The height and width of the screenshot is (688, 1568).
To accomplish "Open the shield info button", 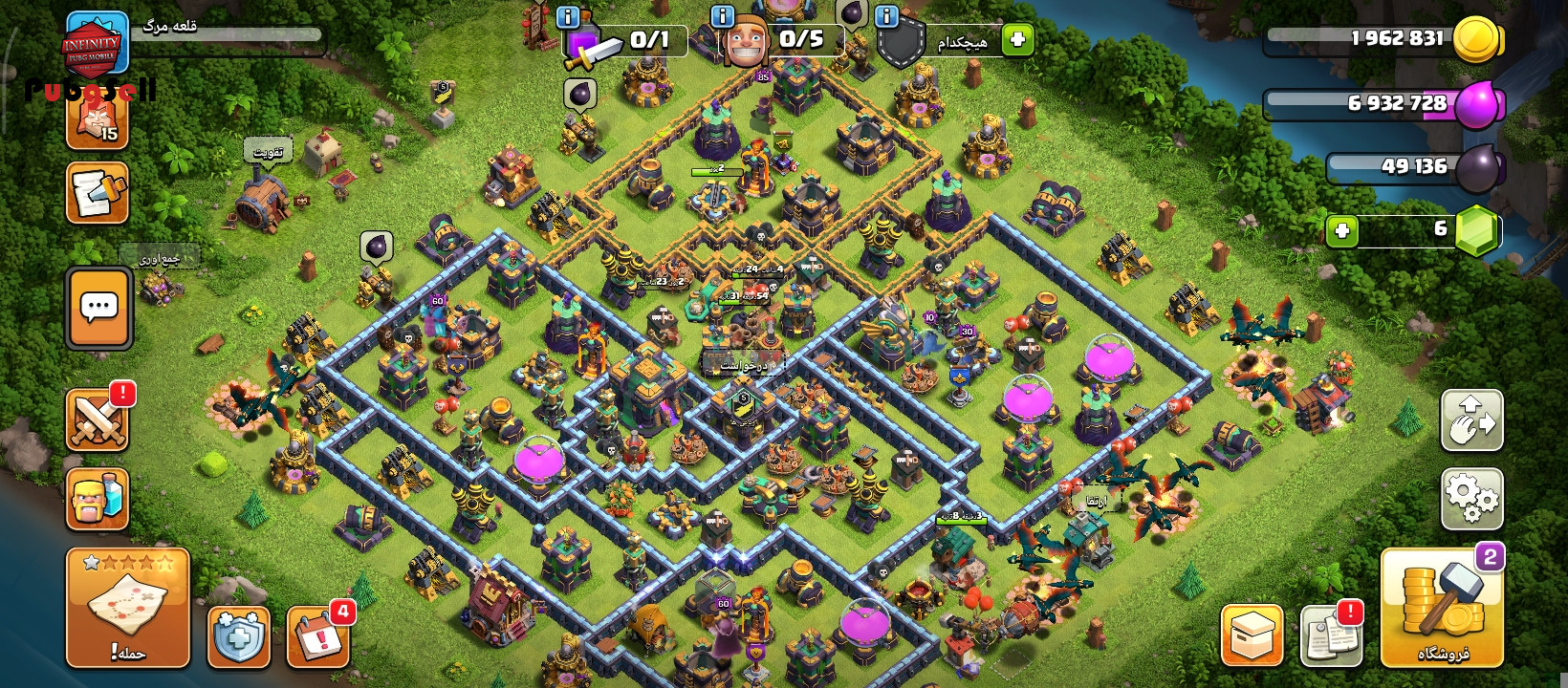I will (886, 16).
